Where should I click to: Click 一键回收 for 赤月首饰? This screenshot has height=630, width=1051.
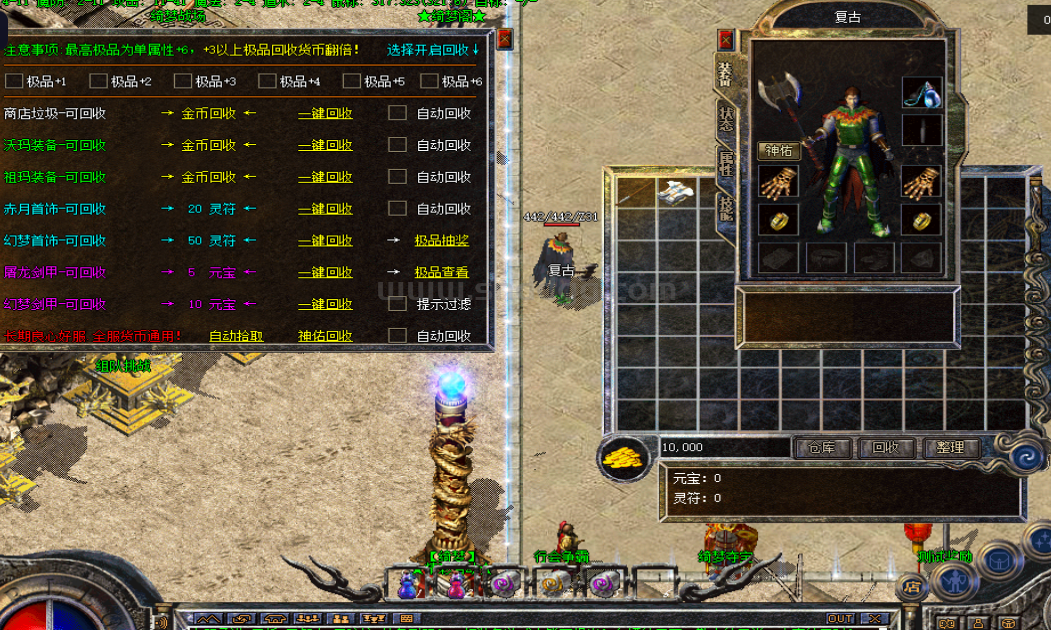(x=325, y=209)
